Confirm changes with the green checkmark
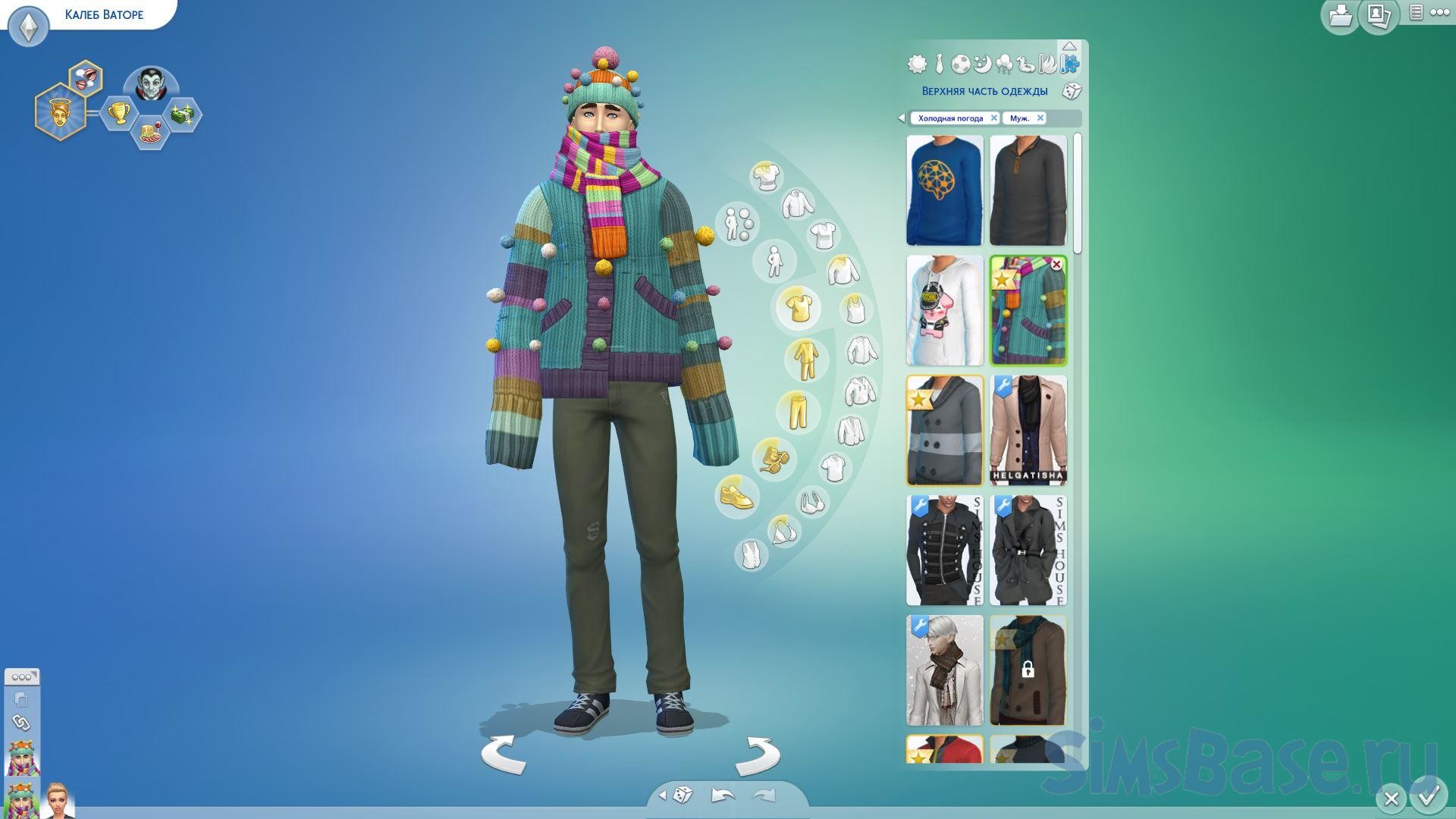The height and width of the screenshot is (819, 1456). (x=1429, y=797)
